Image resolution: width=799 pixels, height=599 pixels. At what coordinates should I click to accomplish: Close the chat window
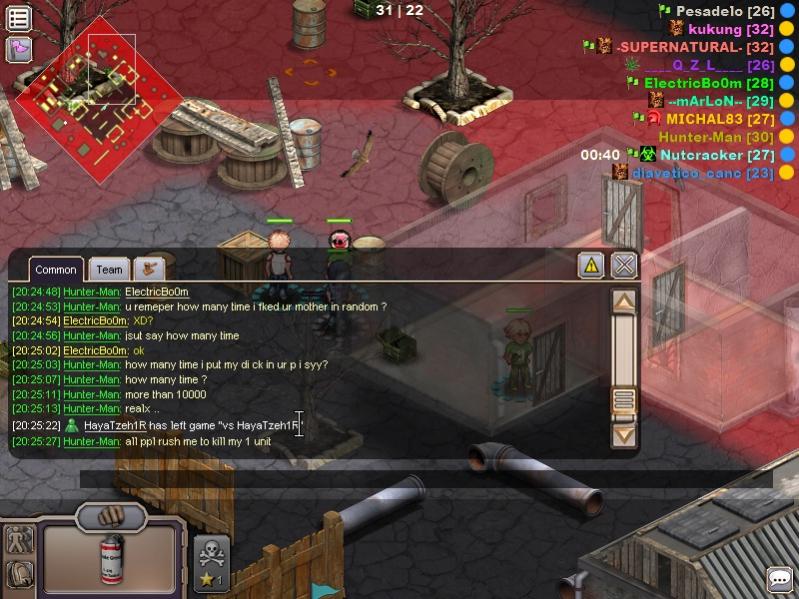[624, 265]
